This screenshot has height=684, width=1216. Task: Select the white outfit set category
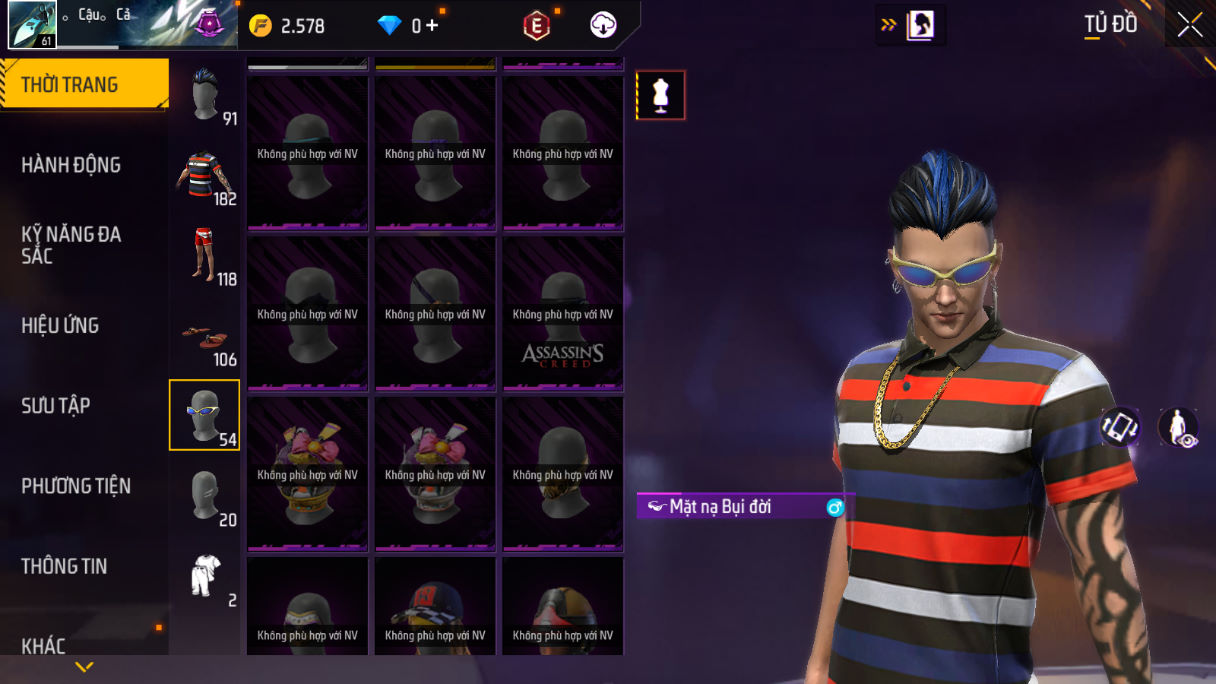(204, 577)
